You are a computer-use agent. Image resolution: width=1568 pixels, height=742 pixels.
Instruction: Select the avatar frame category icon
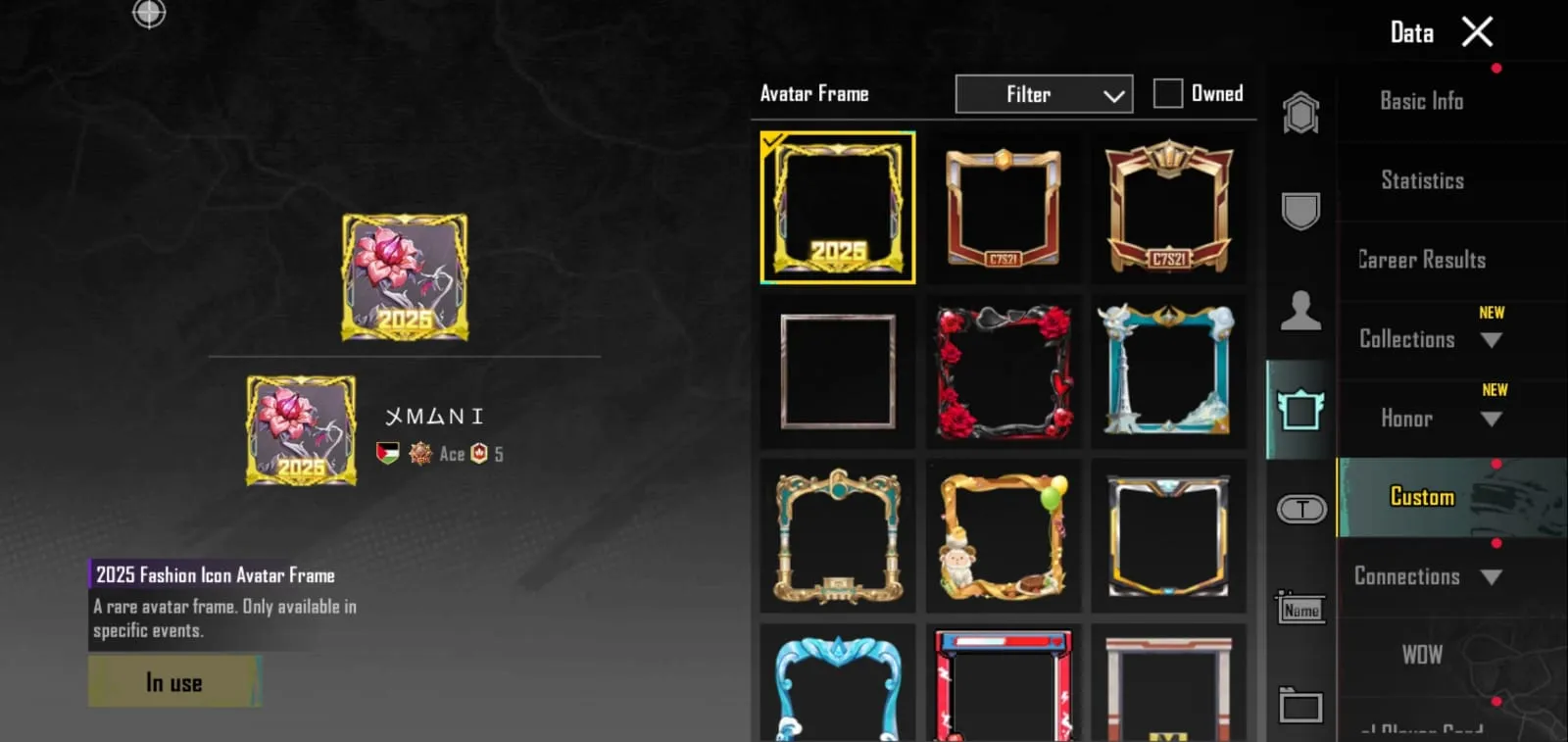pyautogui.click(x=1300, y=412)
